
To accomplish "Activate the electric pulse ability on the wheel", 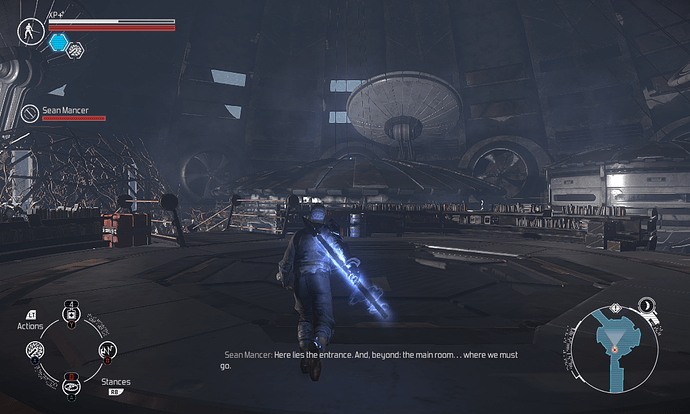I will [x=108, y=351].
